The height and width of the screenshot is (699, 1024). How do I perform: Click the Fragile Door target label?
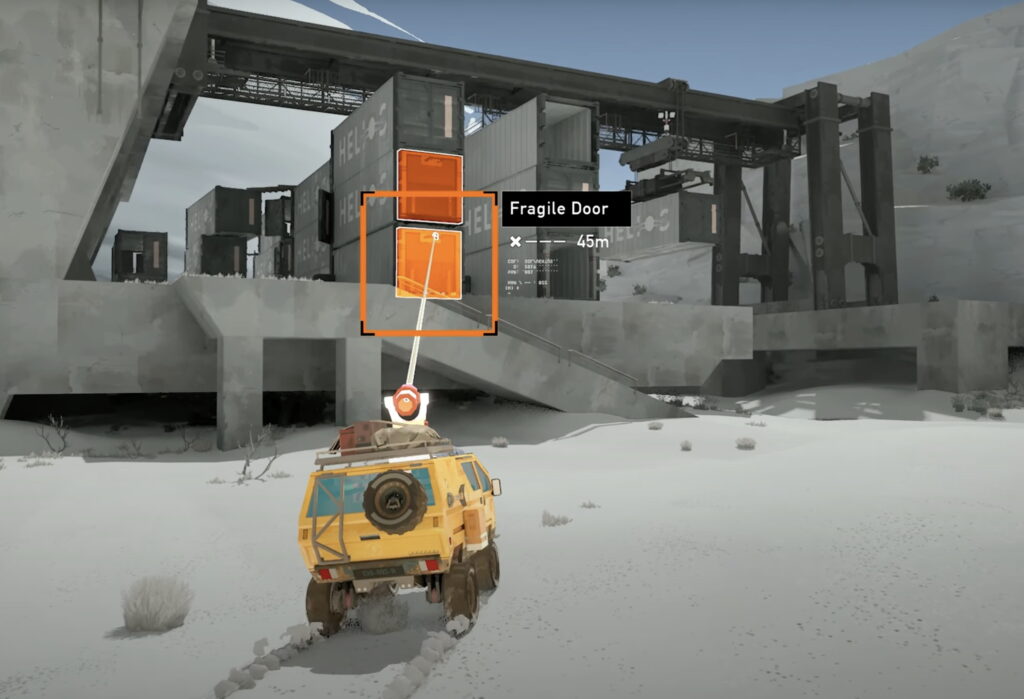coord(566,209)
